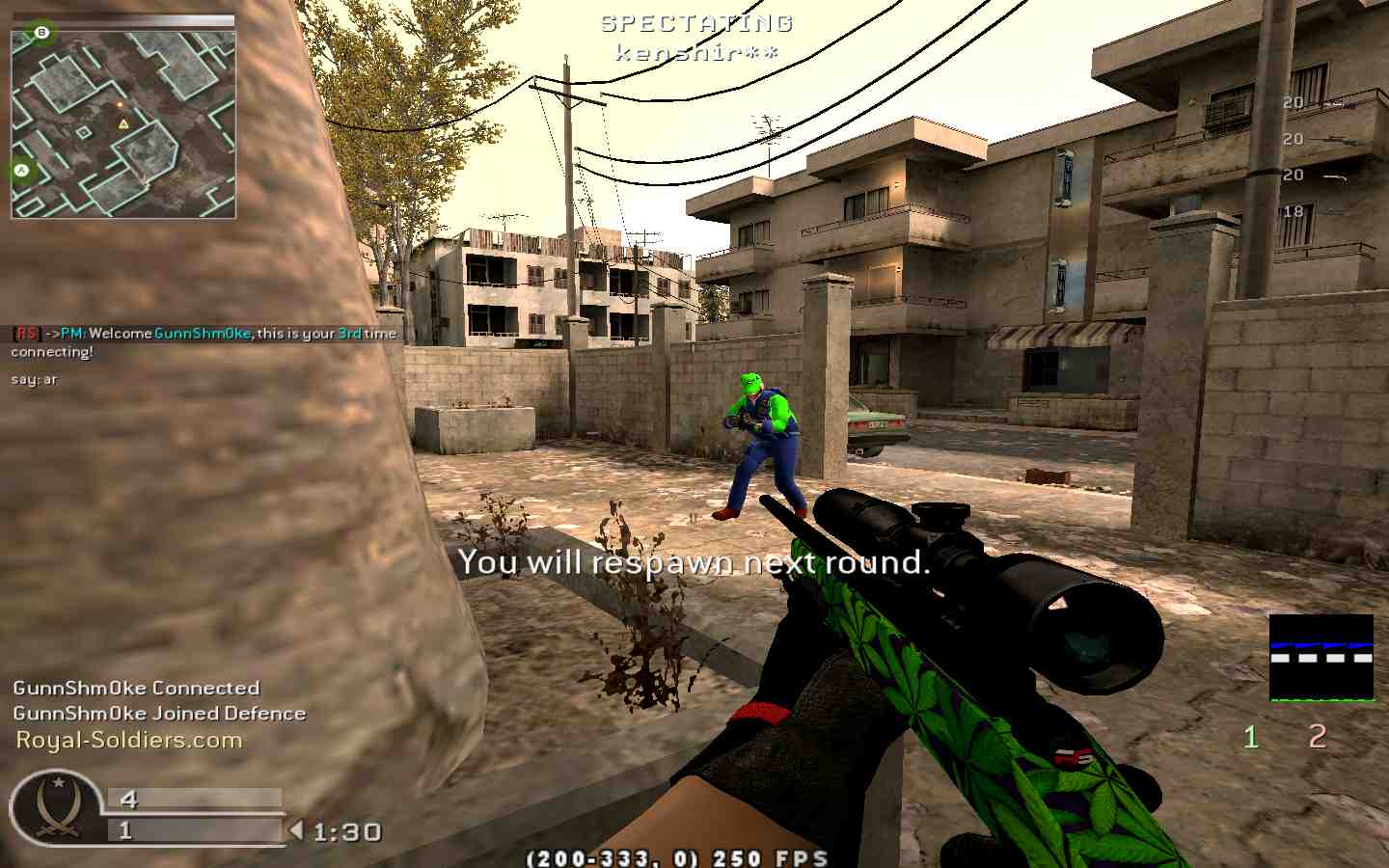Click the Defence team message line
The height and width of the screenshot is (868, 1389).
(159, 713)
